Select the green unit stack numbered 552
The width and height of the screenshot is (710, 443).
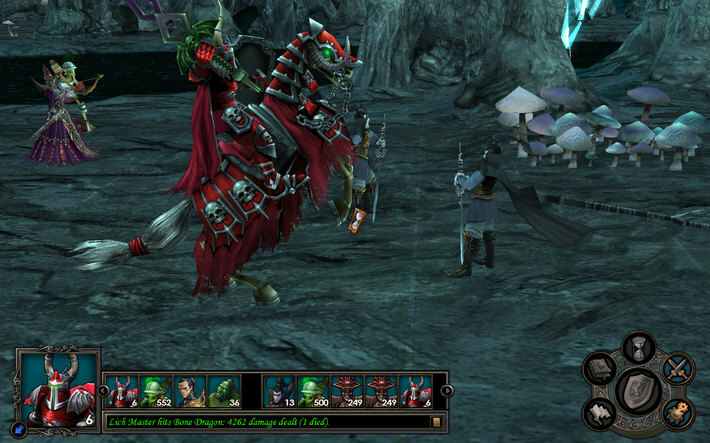tap(157, 391)
